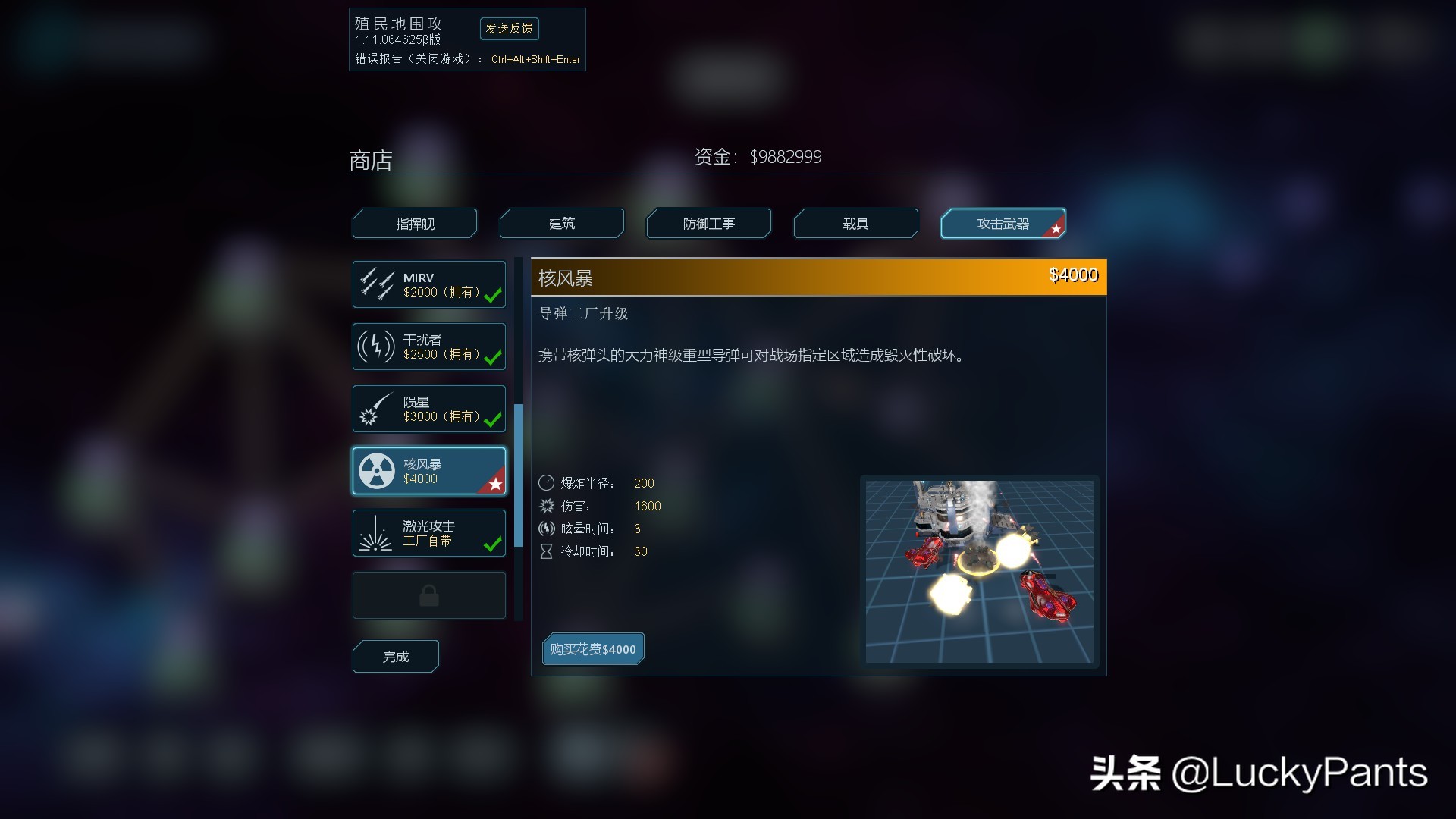Click the owned checkmark on 干扰者
This screenshot has width=1456, height=819.
point(493,358)
